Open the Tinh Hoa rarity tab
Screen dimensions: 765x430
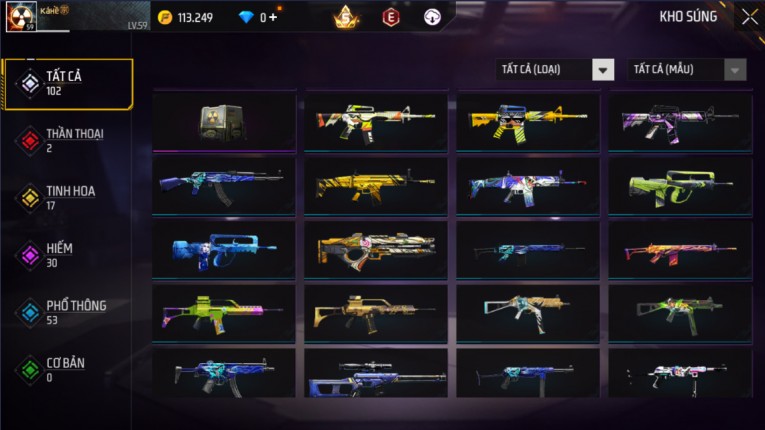click(67, 197)
